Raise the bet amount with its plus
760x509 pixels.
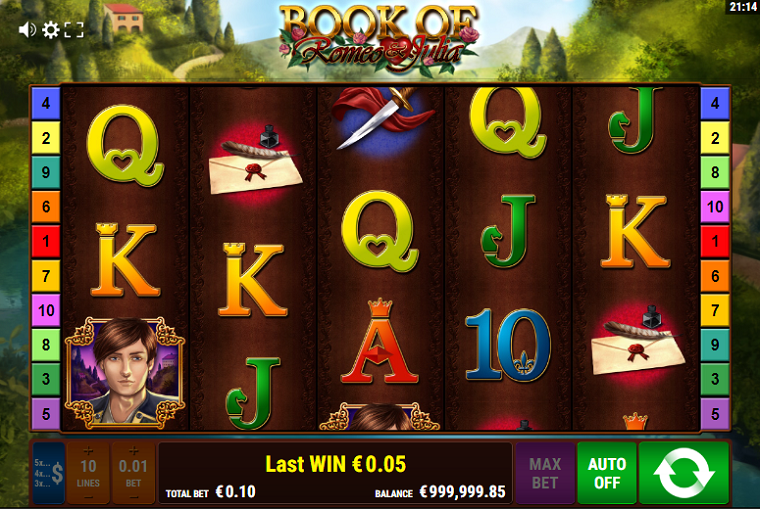tap(133, 451)
